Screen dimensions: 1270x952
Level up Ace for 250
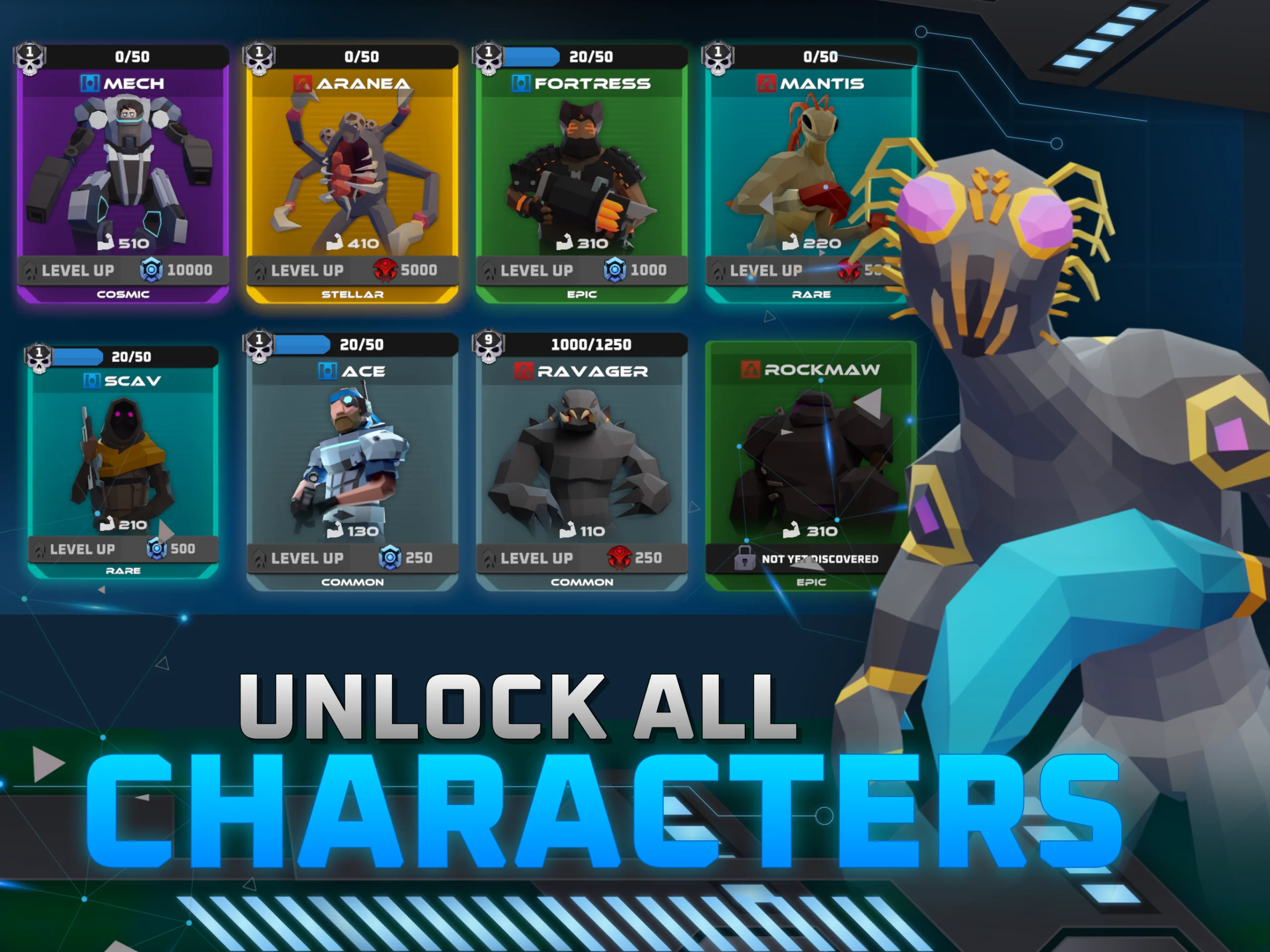pyautogui.click(x=352, y=558)
